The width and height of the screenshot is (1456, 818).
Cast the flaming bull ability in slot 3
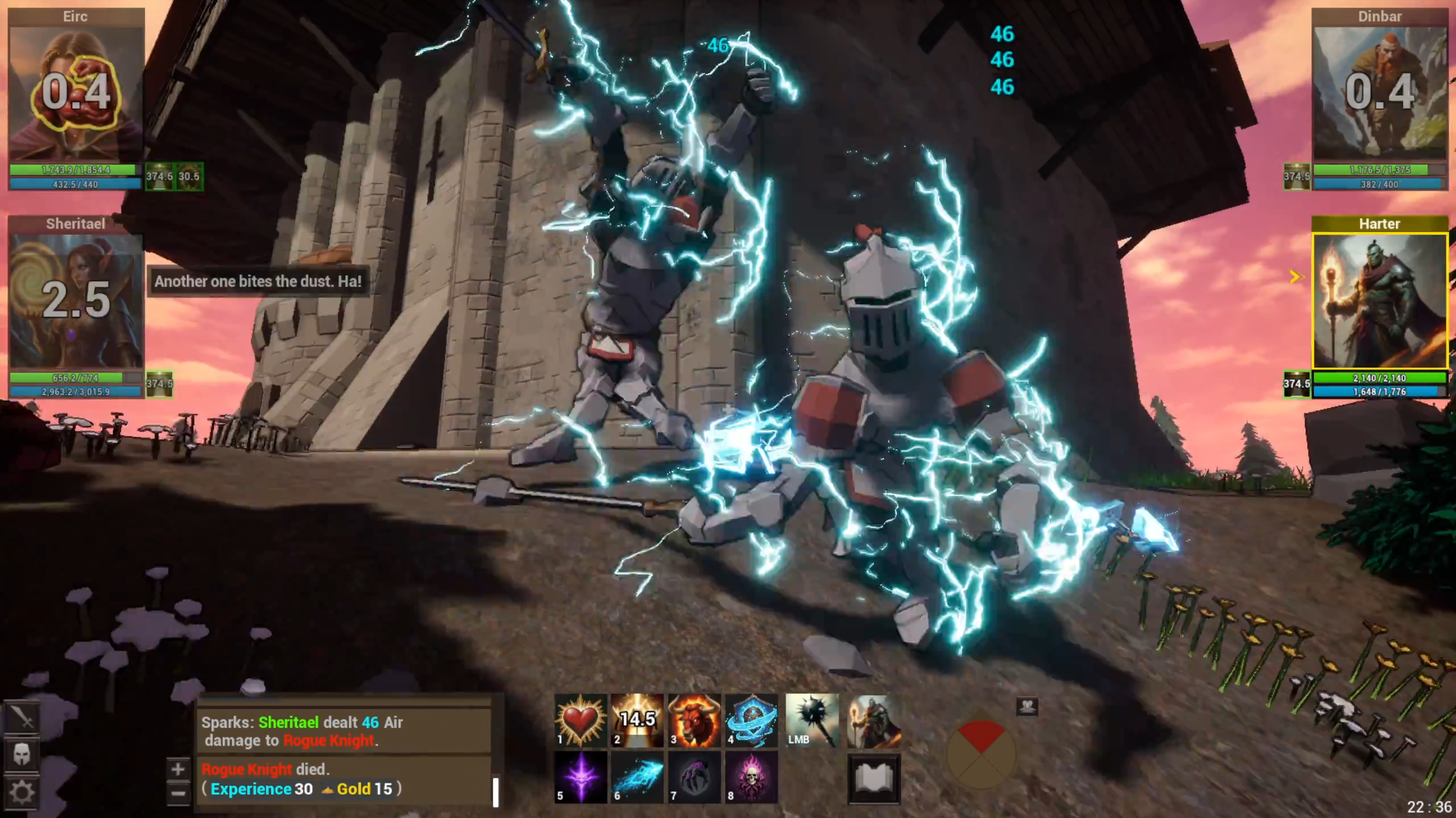point(695,720)
